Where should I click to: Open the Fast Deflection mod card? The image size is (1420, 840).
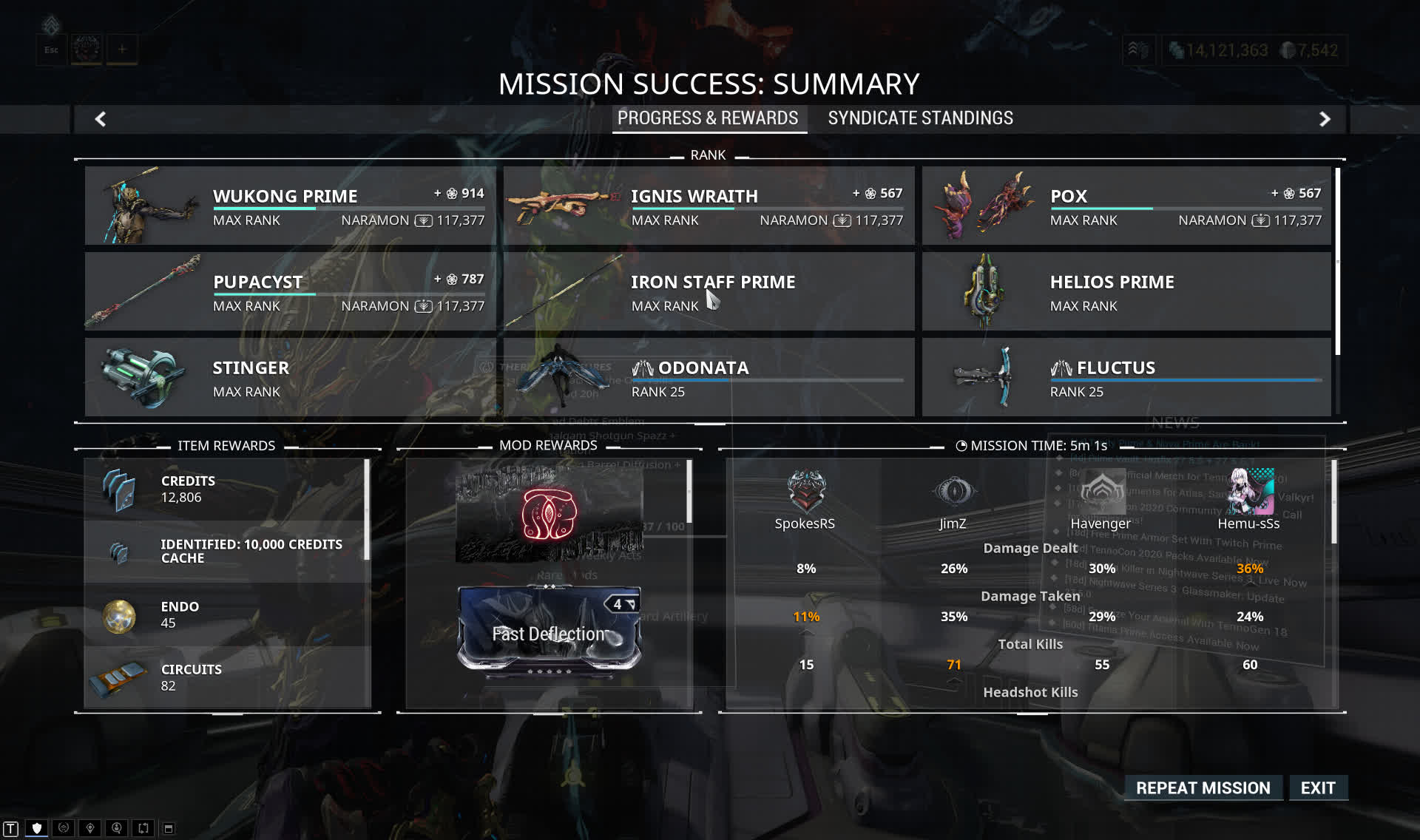coord(549,629)
